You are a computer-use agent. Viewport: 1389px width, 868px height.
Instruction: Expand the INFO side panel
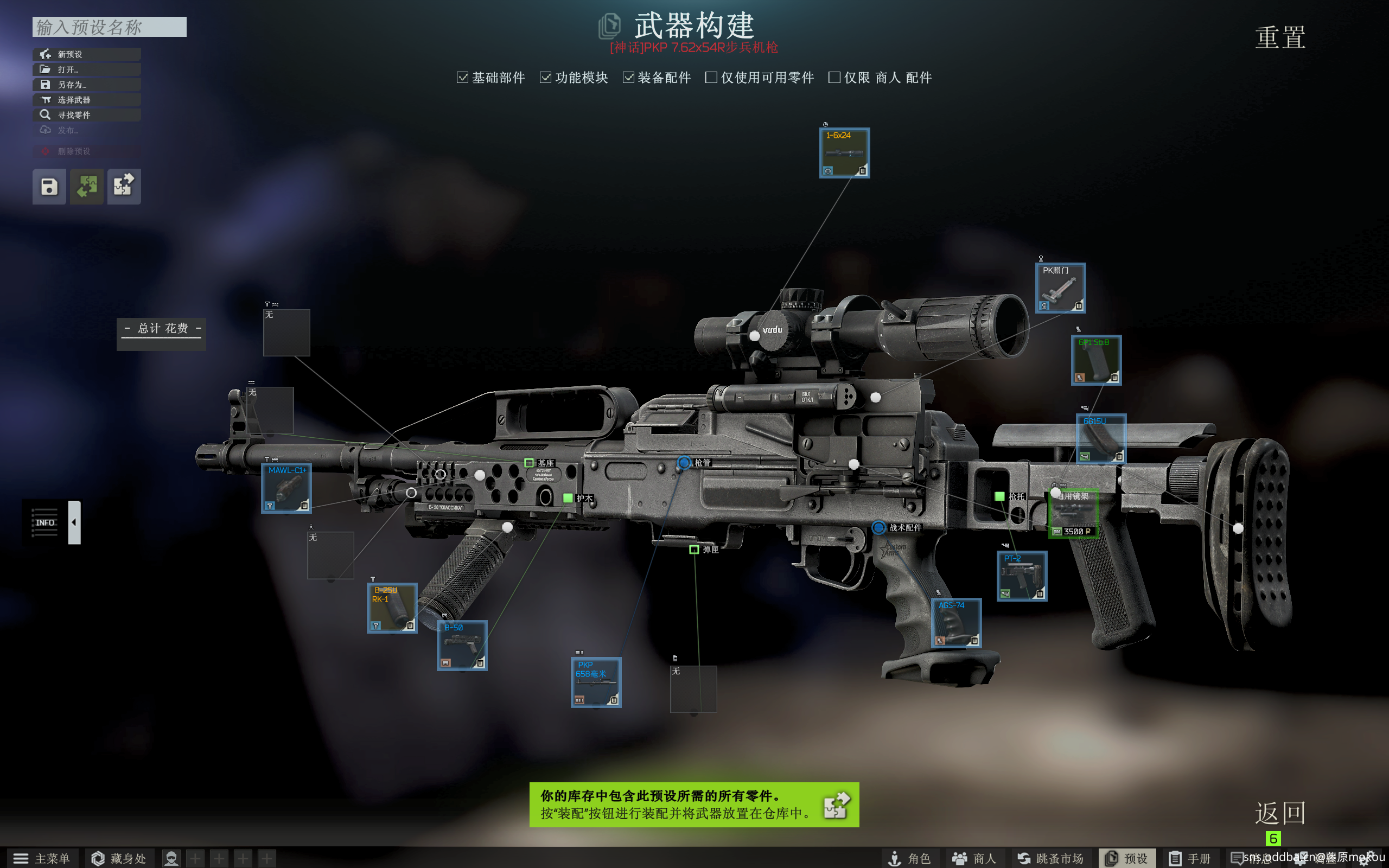pyautogui.click(x=74, y=522)
